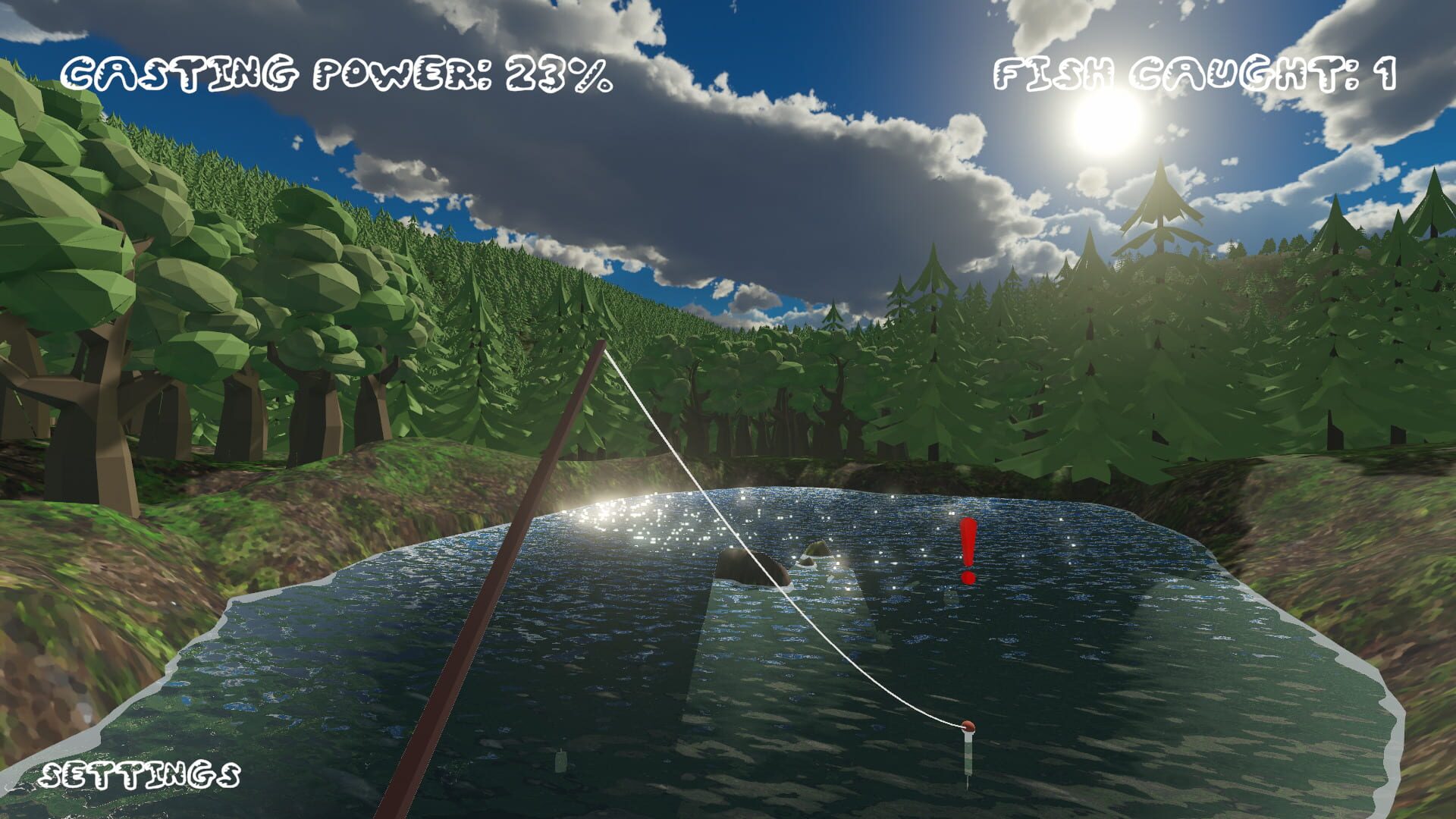Click the number 1 beside Fish Caught
Viewport: 1456px width, 819px height.
[x=1388, y=71]
